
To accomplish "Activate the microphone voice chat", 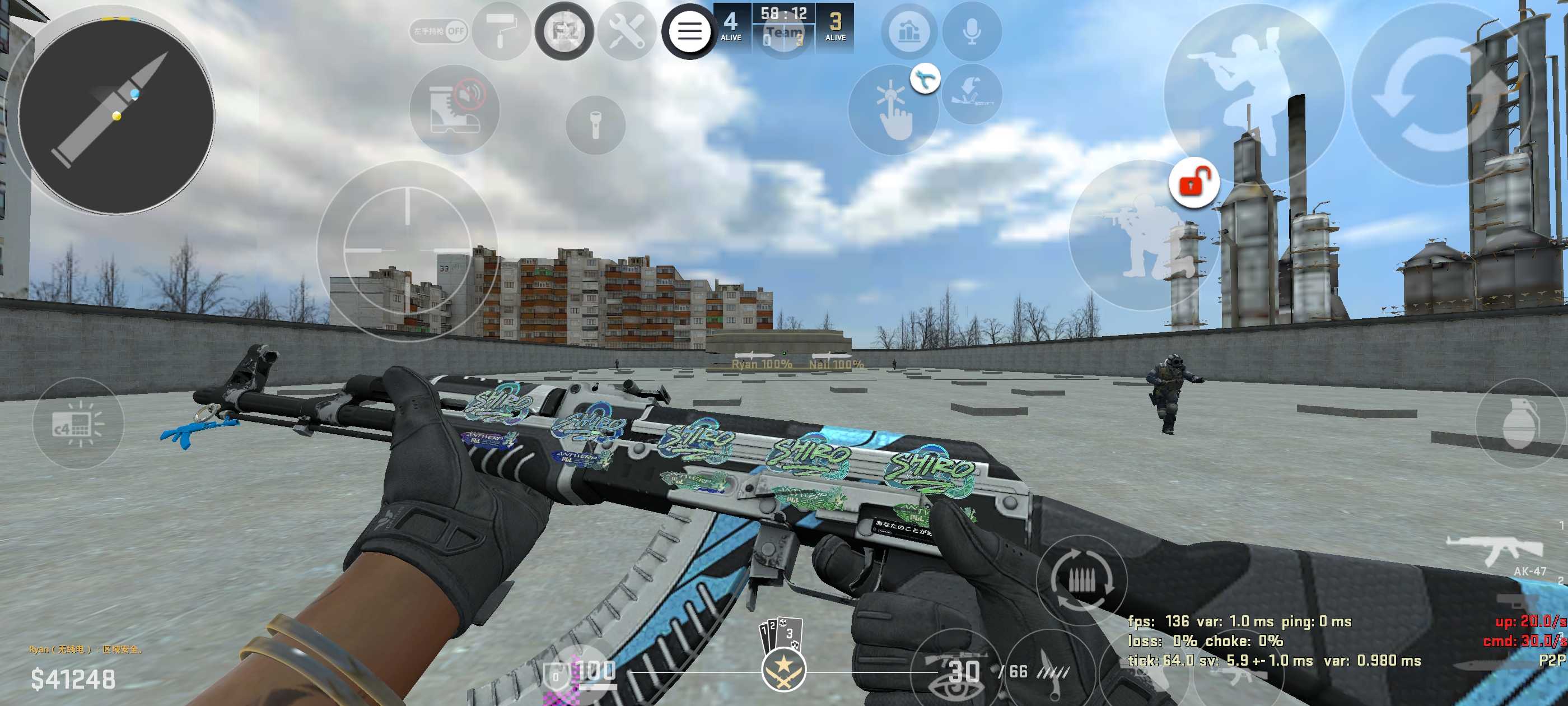I will (972, 30).
